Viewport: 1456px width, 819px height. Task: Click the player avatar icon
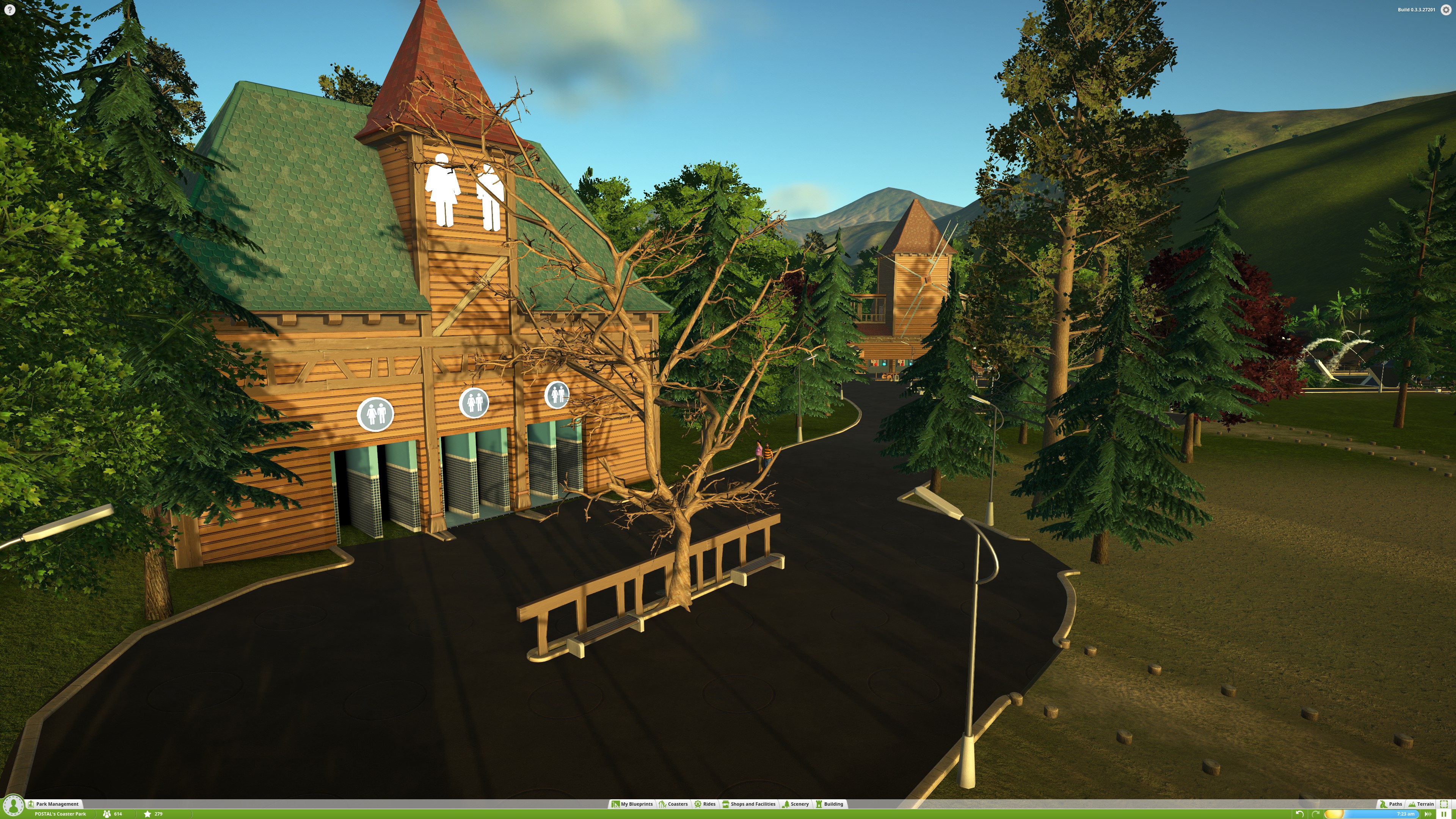13,805
